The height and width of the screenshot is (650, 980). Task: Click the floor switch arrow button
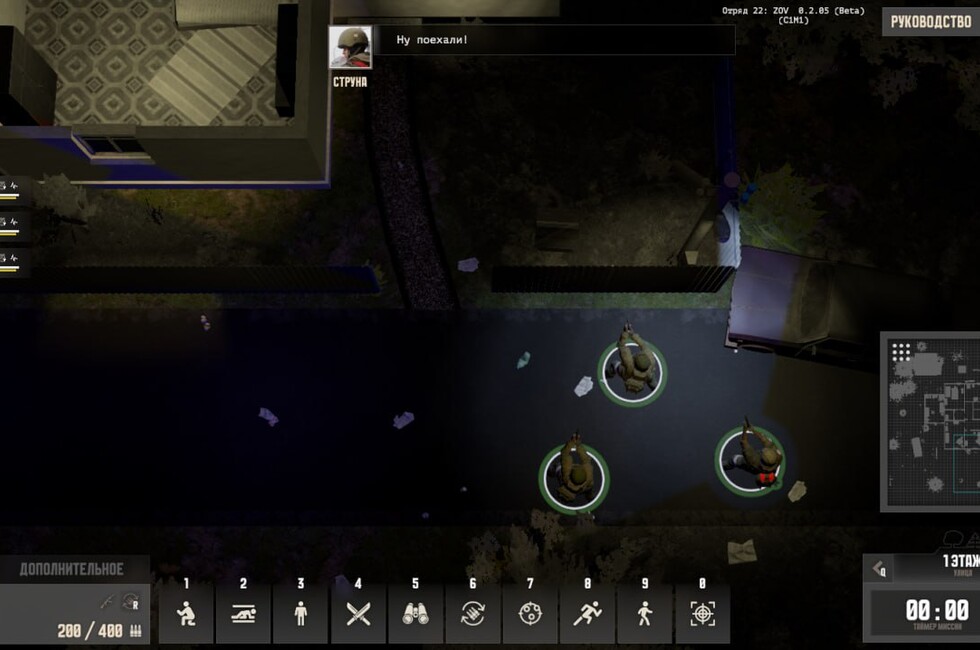(880, 570)
